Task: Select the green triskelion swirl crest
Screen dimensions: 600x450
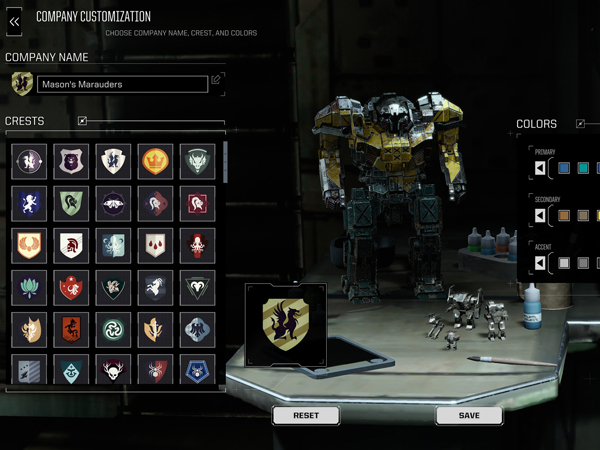Action: (113, 329)
